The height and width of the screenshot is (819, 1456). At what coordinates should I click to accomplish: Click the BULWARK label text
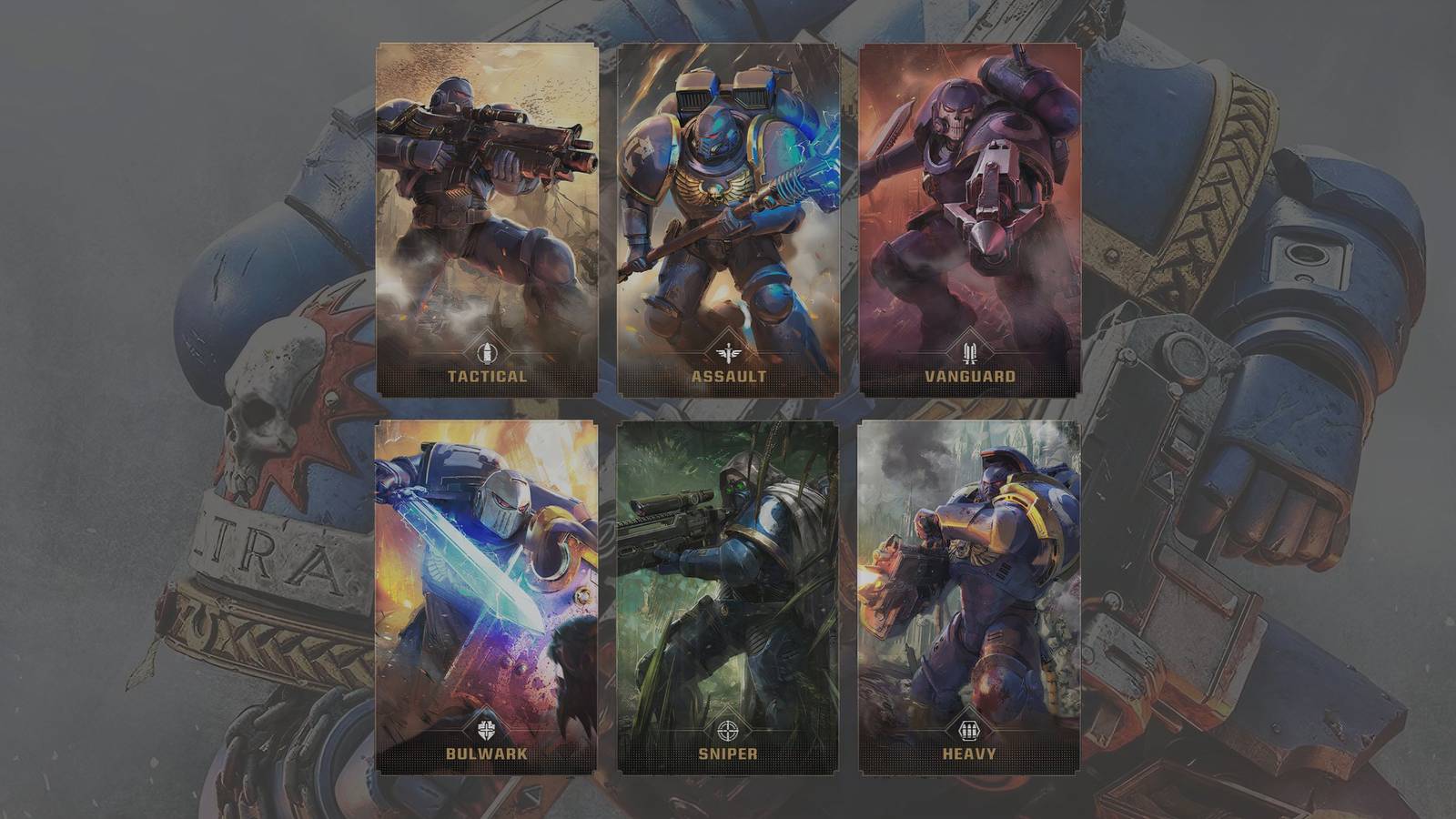coord(485,753)
